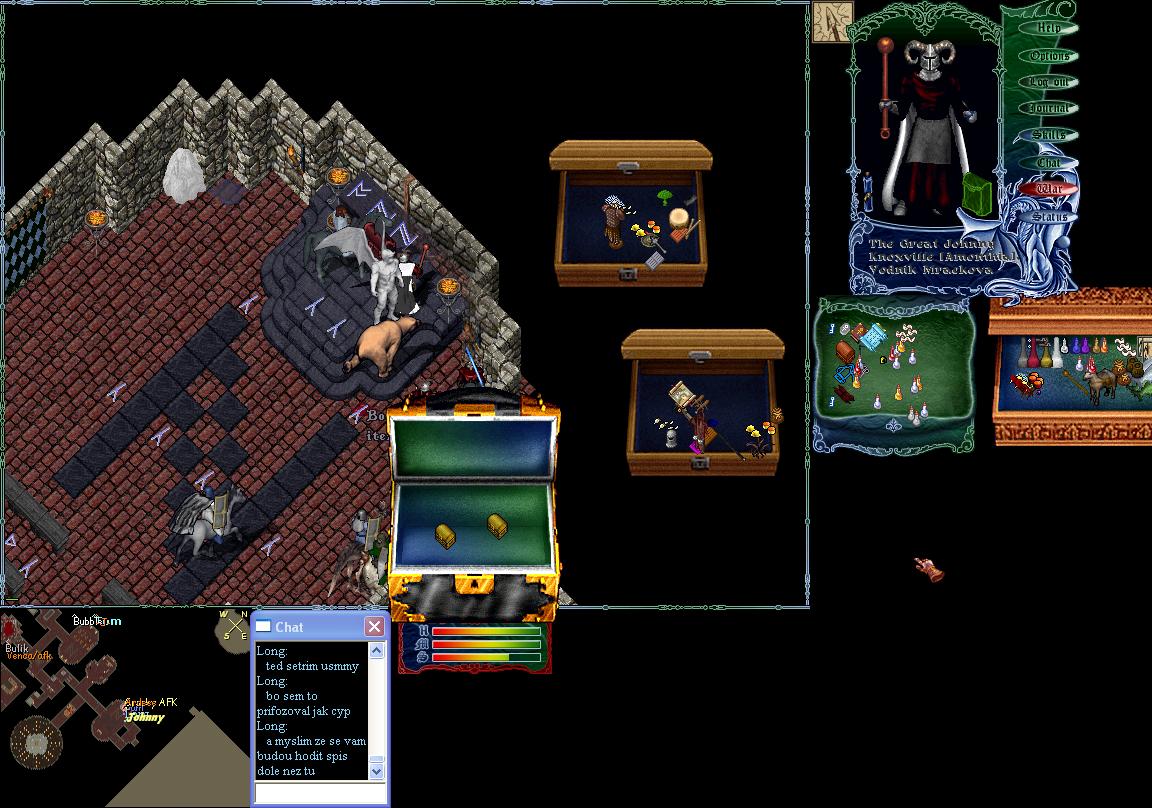The width and height of the screenshot is (1152, 808).
Task: Click the paperdoll Chat button
Action: [1049, 162]
